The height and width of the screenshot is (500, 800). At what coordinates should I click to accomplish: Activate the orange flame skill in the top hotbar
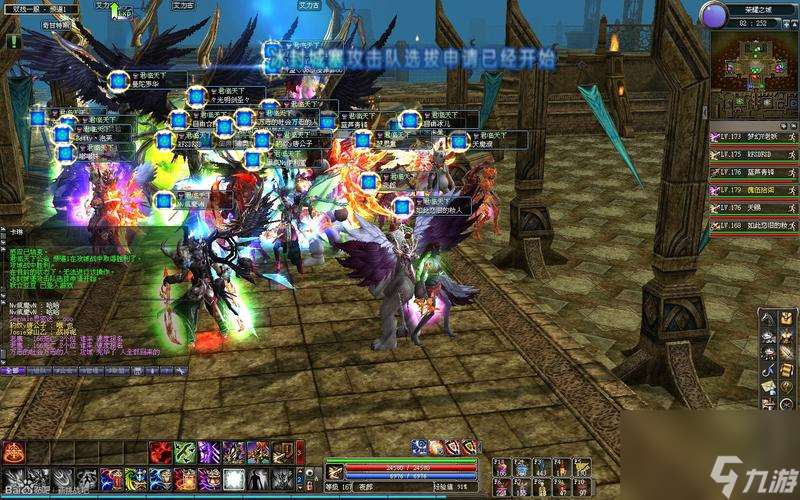pos(14,452)
